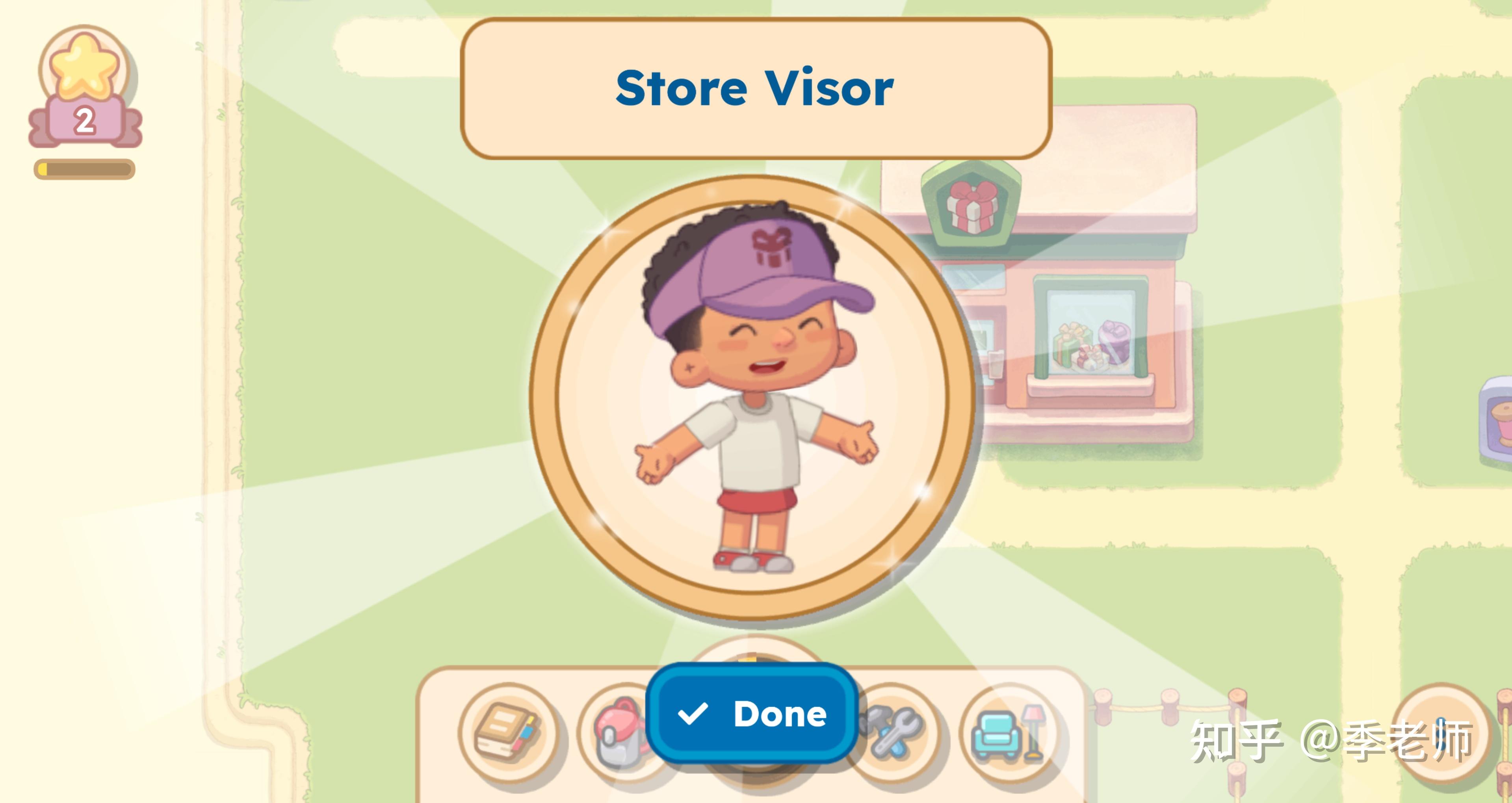Viewport: 1512px width, 803px height.
Task: Open the journal book icon
Action: 508,732
